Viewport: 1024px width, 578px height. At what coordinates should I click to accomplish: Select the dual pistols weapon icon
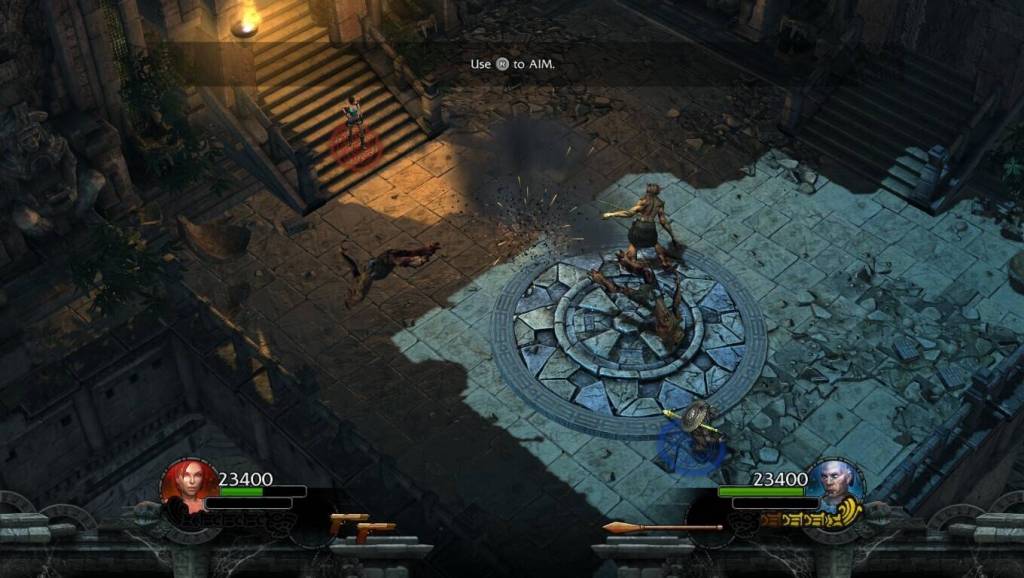coord(363,526)
